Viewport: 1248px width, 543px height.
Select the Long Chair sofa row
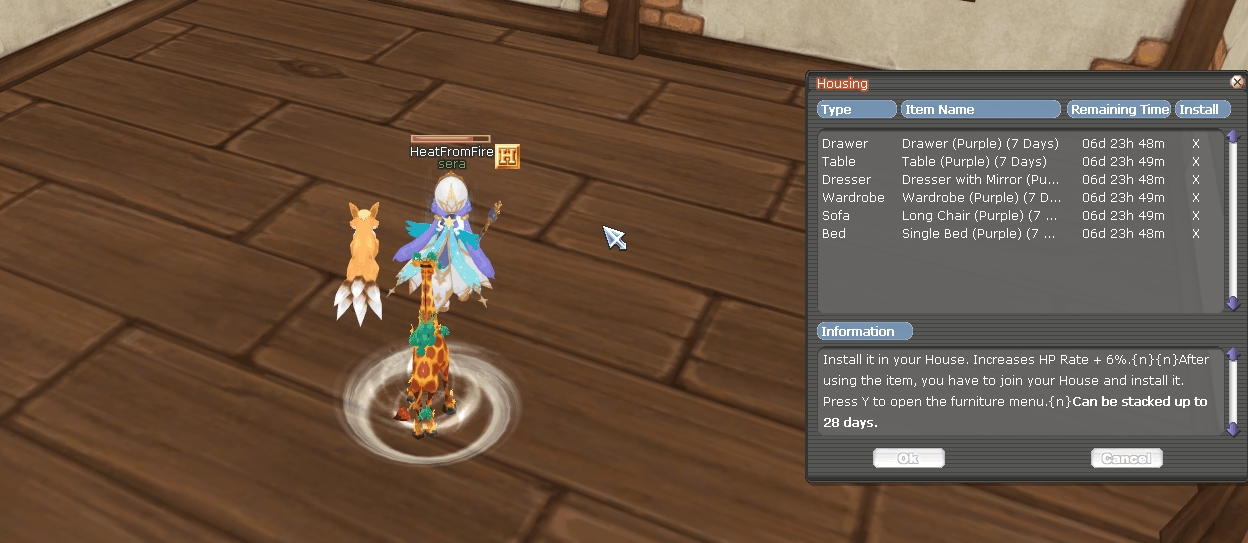pyautogui.click(x=979, y=216)
